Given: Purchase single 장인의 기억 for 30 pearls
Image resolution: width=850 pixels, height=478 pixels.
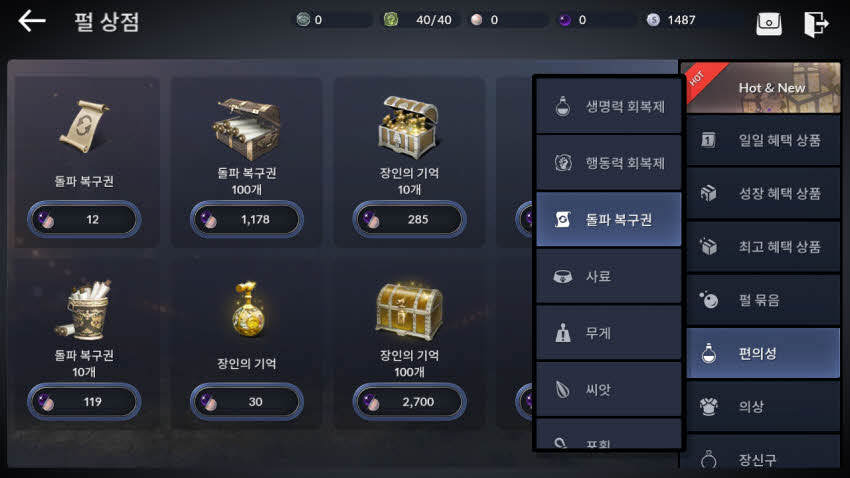Looking at the screenshot, I should (246, 402).
